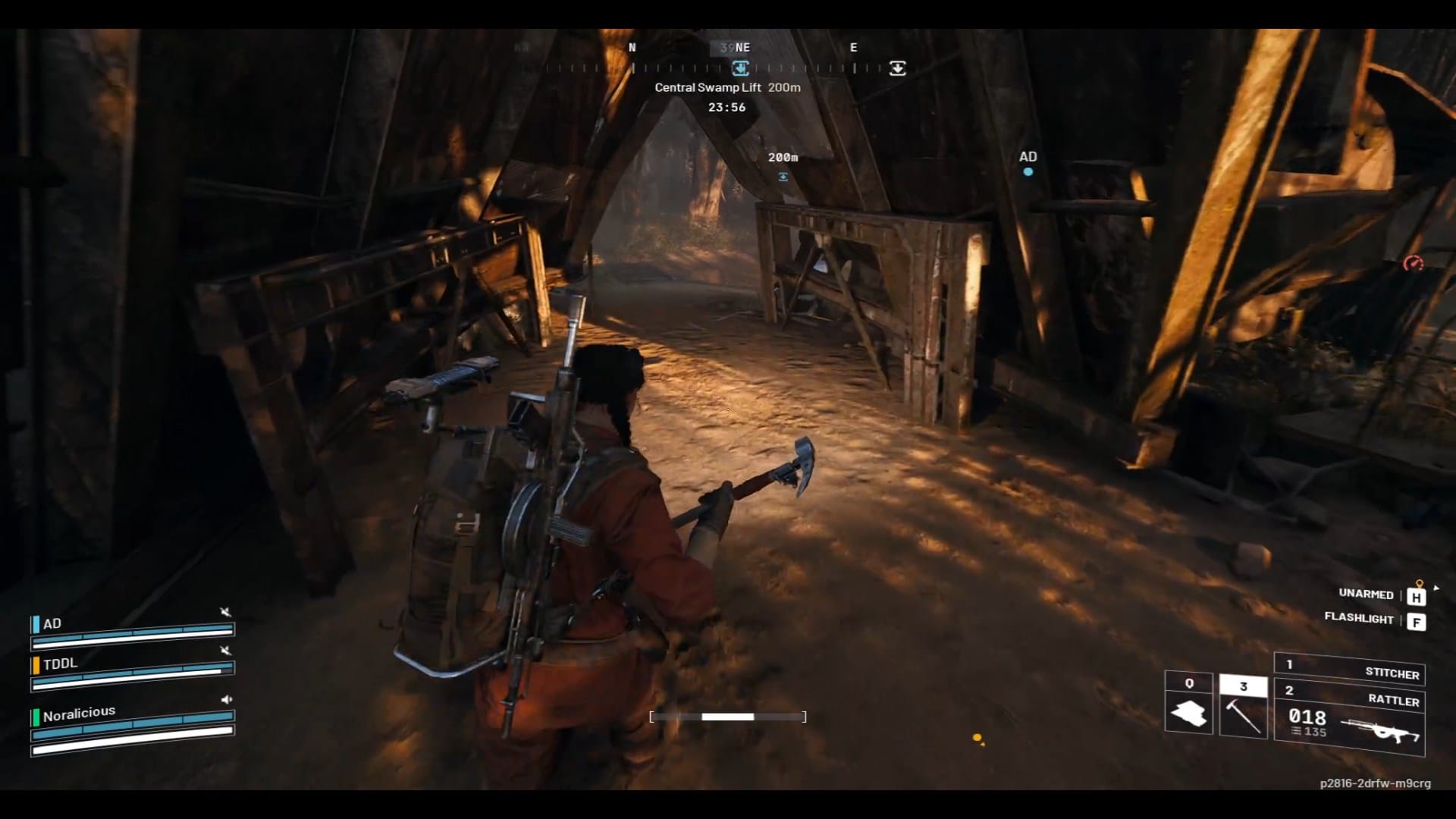Click the AD teammate marker in the world
This screenshot has width=1456, height=819.
pos(1028,170)
